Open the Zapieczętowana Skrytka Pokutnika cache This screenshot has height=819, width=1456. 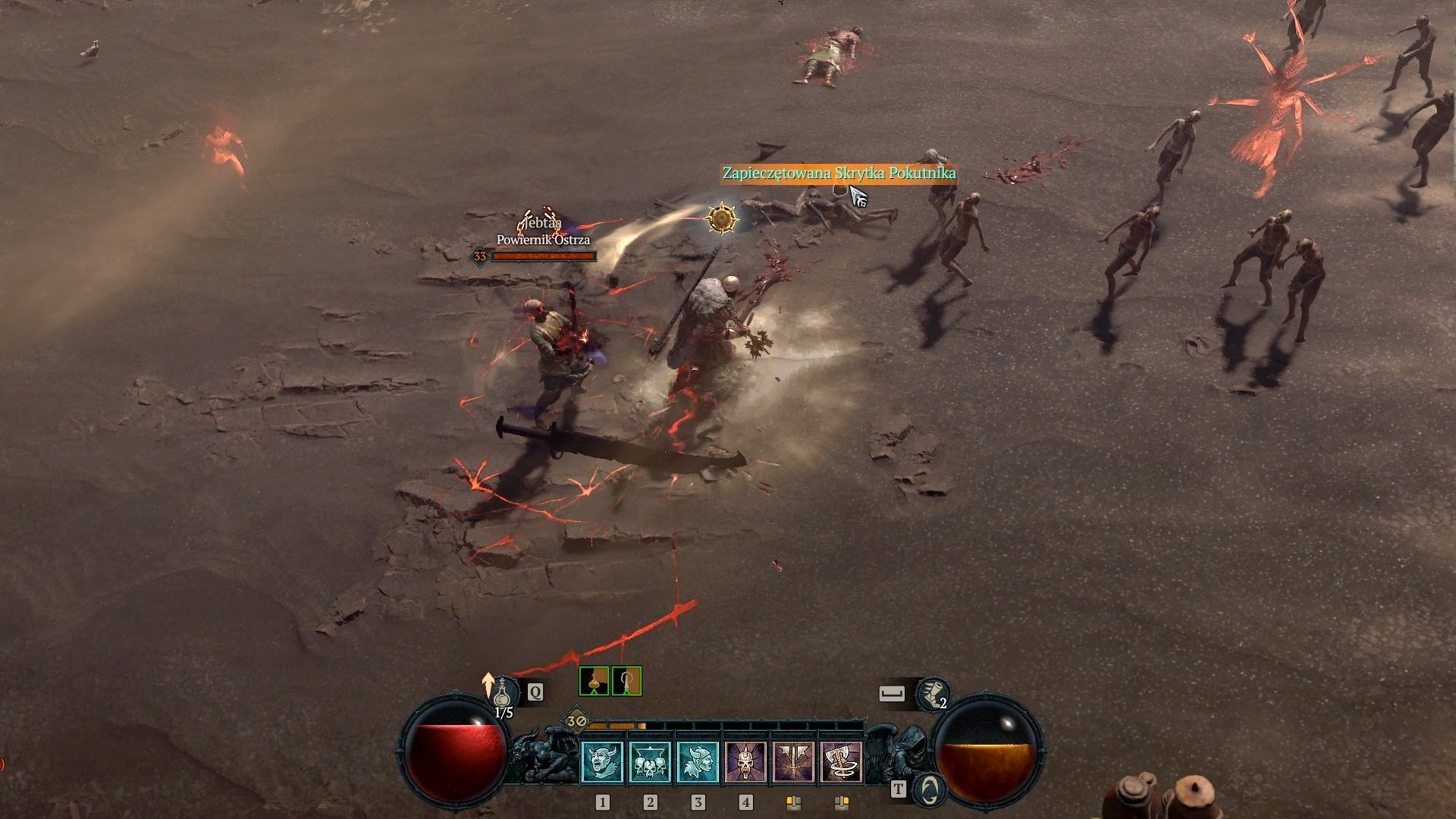pos(837,173)
